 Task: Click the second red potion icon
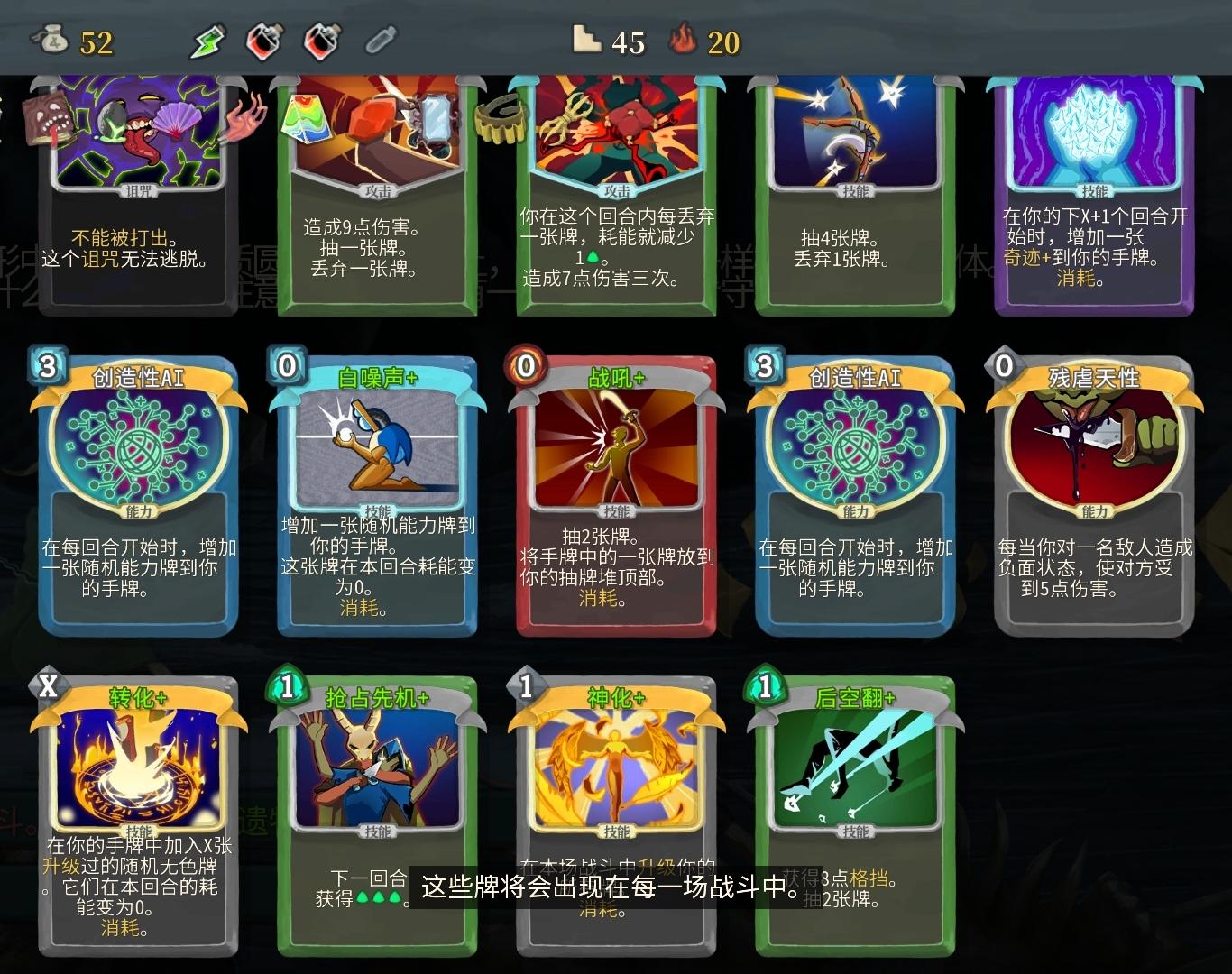tap(323, 41)
